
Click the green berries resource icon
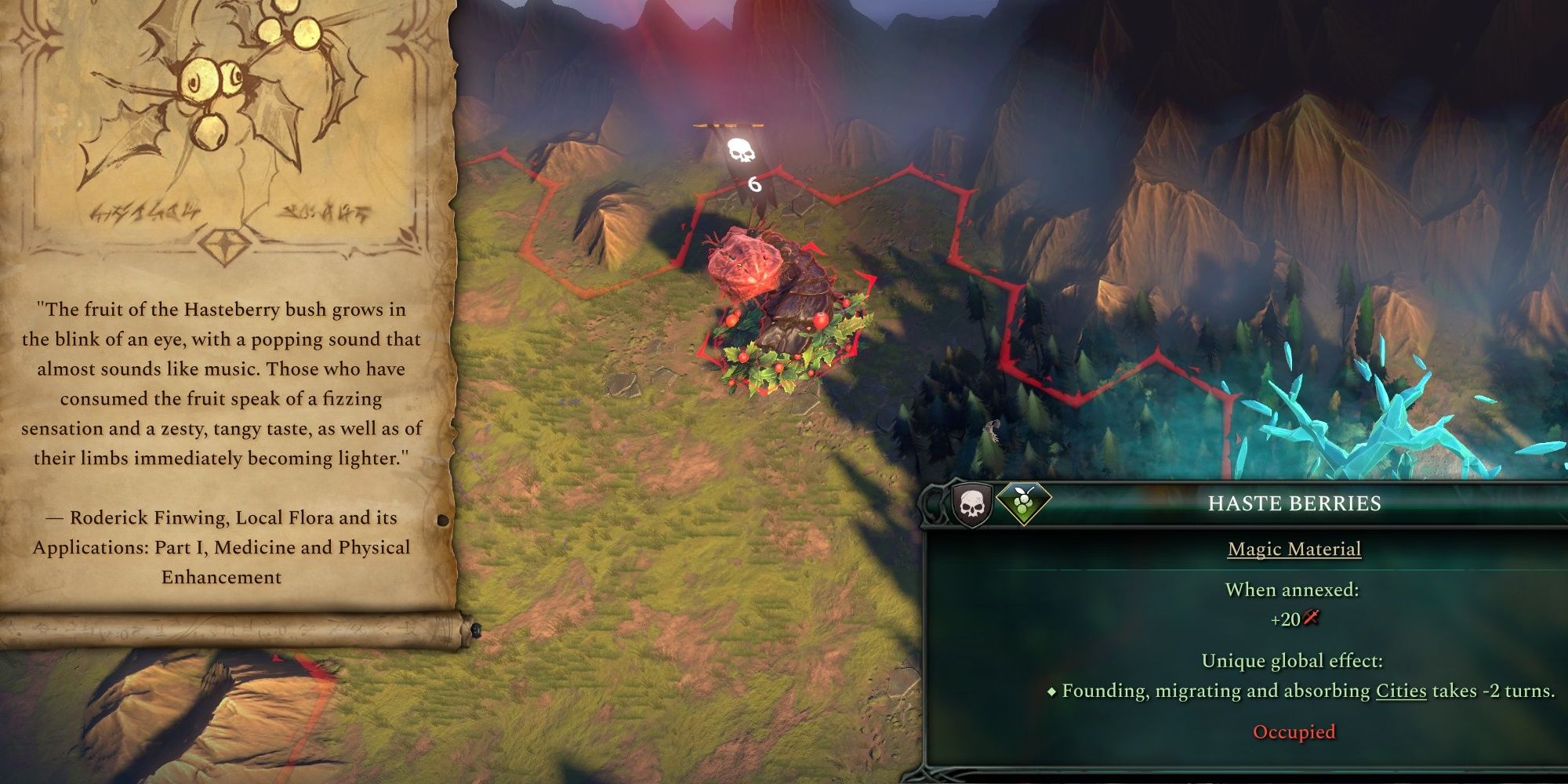click(1023, 503)
